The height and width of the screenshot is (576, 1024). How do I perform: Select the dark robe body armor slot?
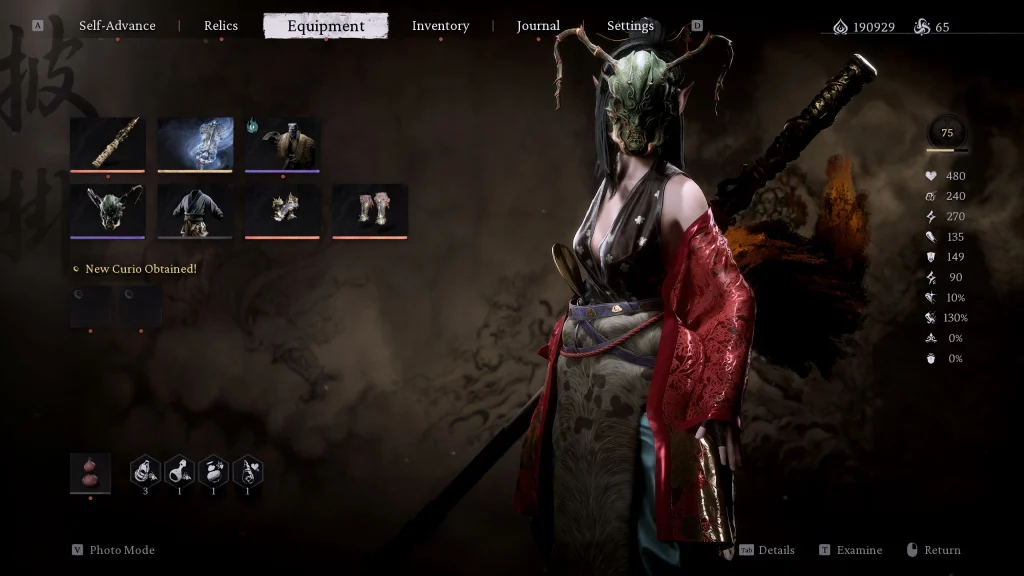[195, 210]
